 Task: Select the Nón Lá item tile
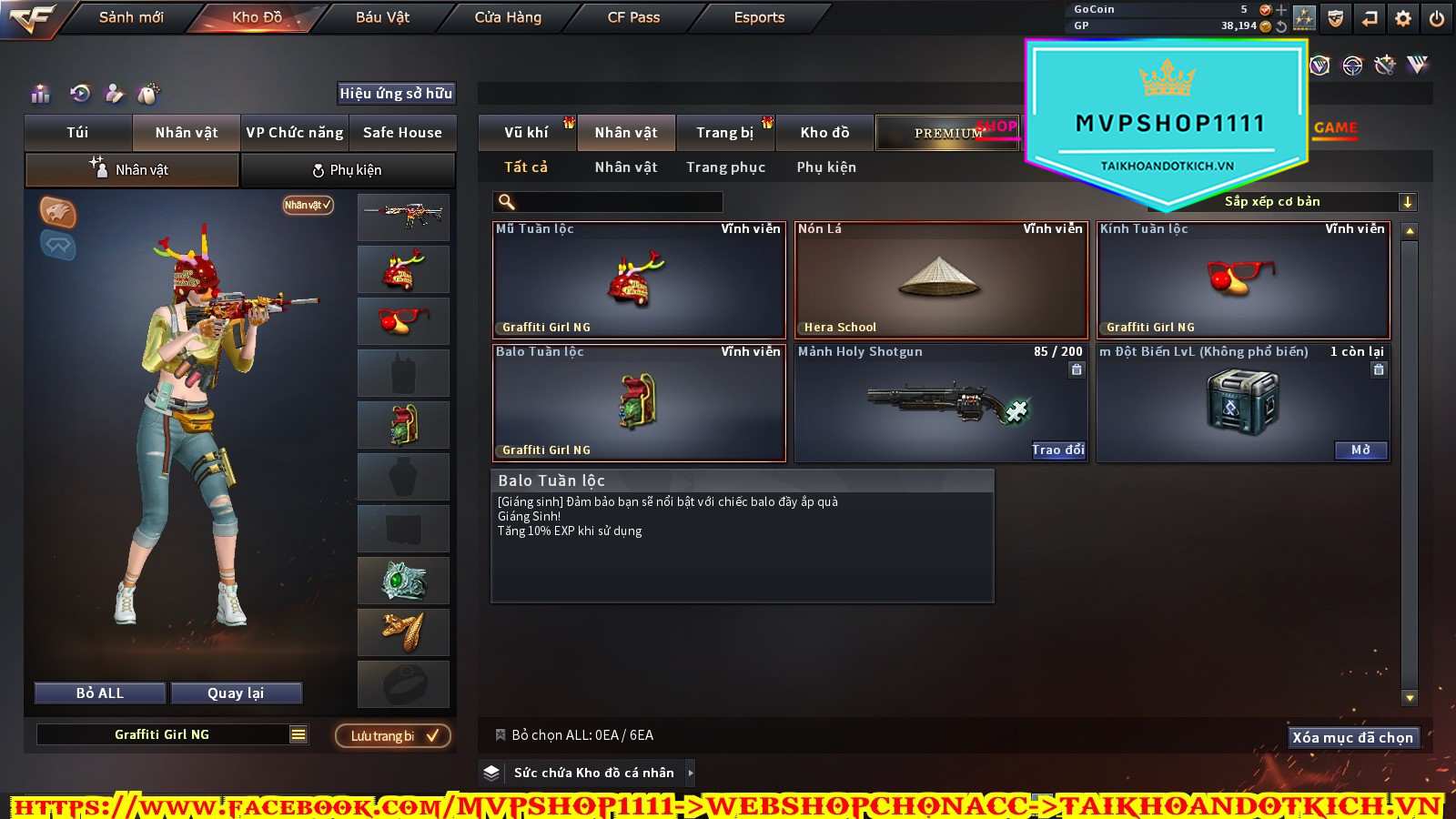click(x=941, y=280)
